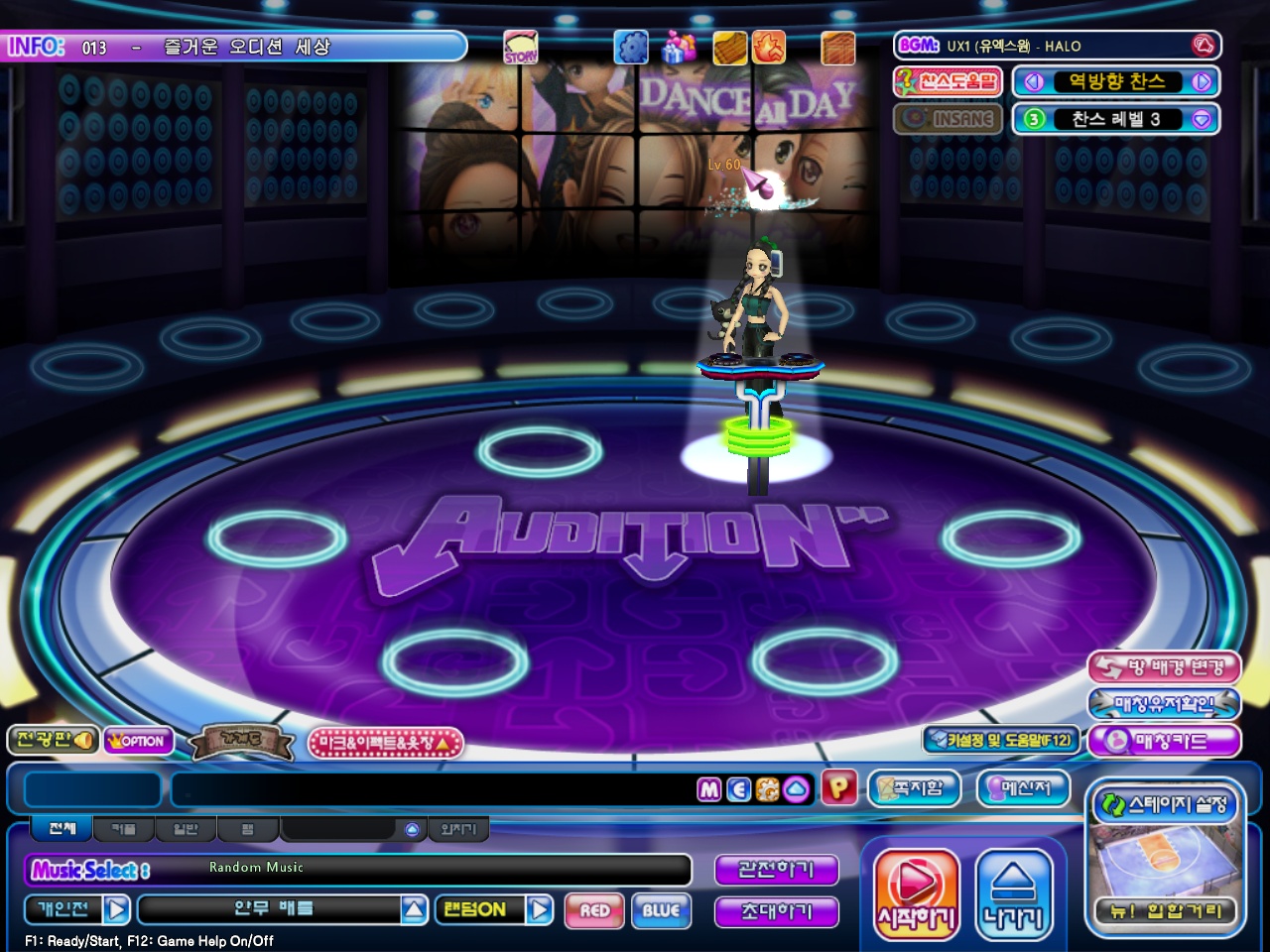
Task: Click the blue gear settings icon
Action: tap(631, 48)
